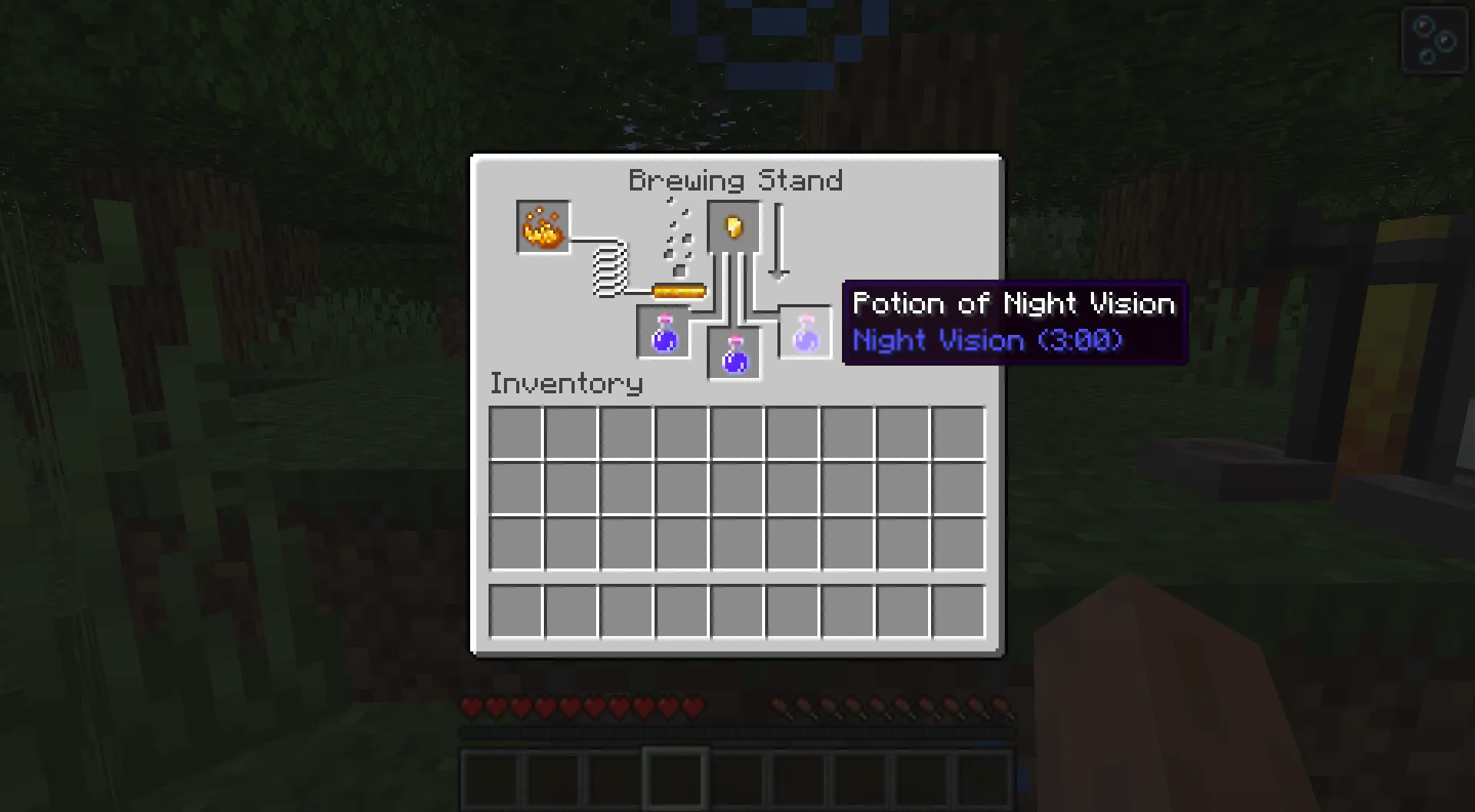This screenshot has height=812, width=1475.
Task: Click the bottom-right inventory slot
Action: click(x=957, y=611)
